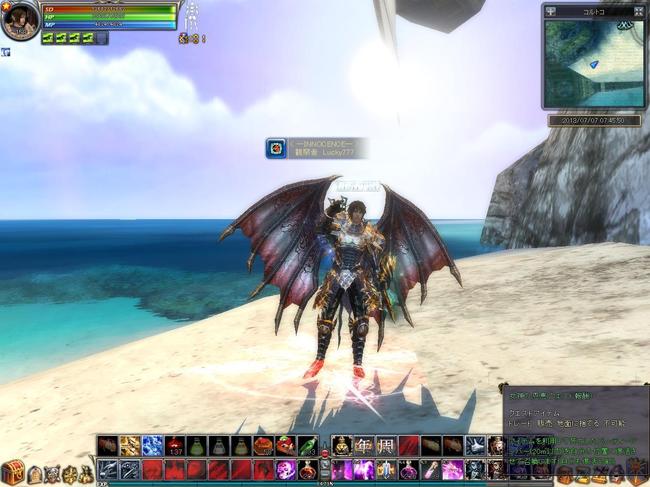
Task: Open the skull and crossbones menu icon
Action: point(52,473)
